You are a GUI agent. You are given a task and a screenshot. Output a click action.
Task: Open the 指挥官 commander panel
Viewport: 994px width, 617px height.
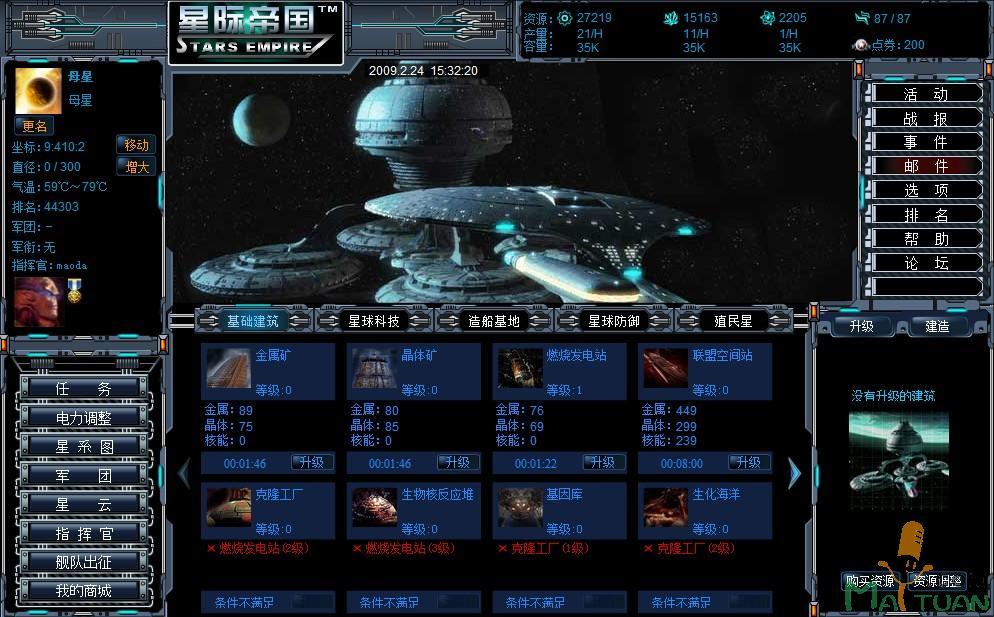coord(84,534)
